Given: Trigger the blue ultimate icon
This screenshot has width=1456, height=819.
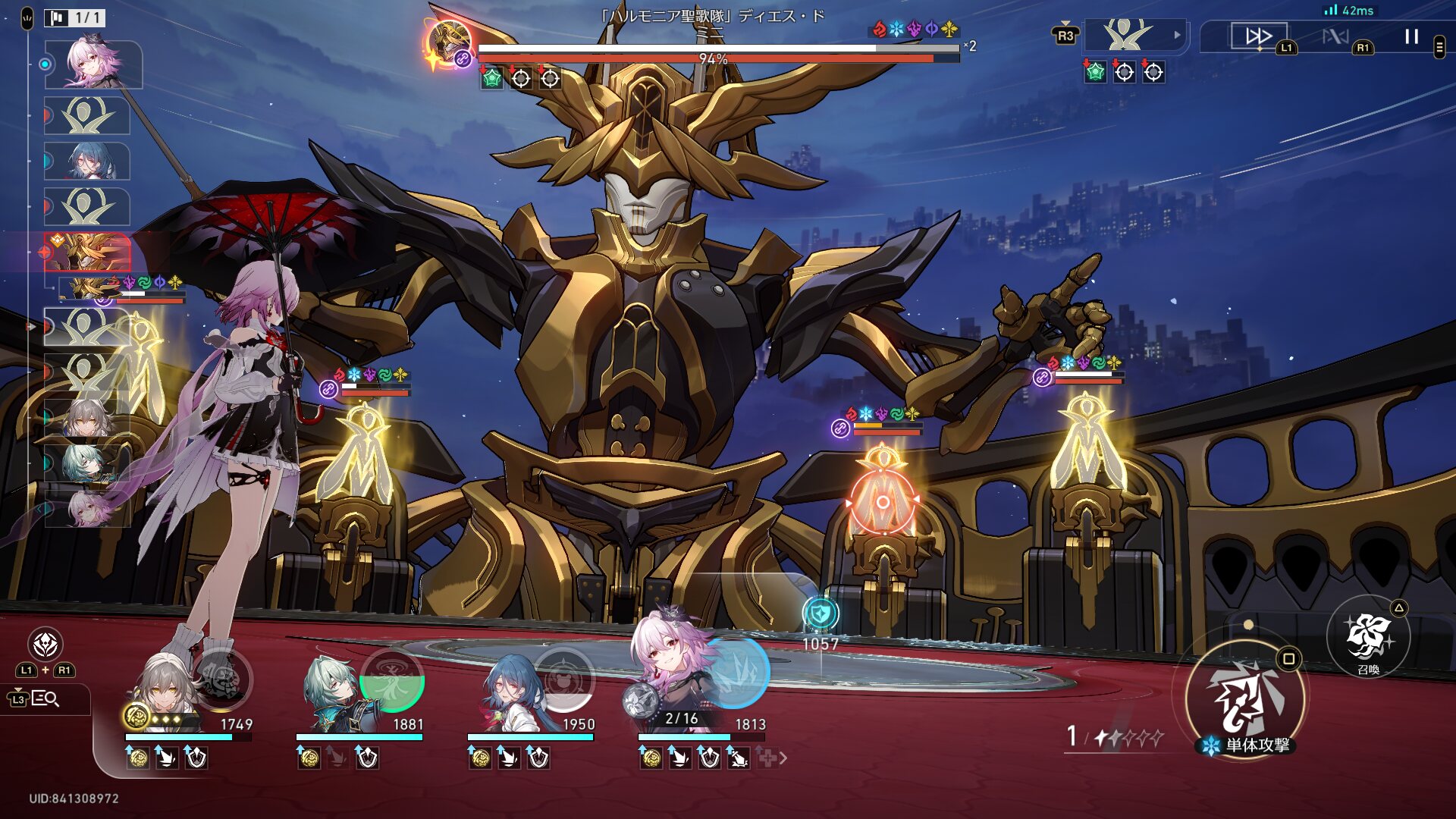Looking at the screenshot, I should (x=737, y=673).
